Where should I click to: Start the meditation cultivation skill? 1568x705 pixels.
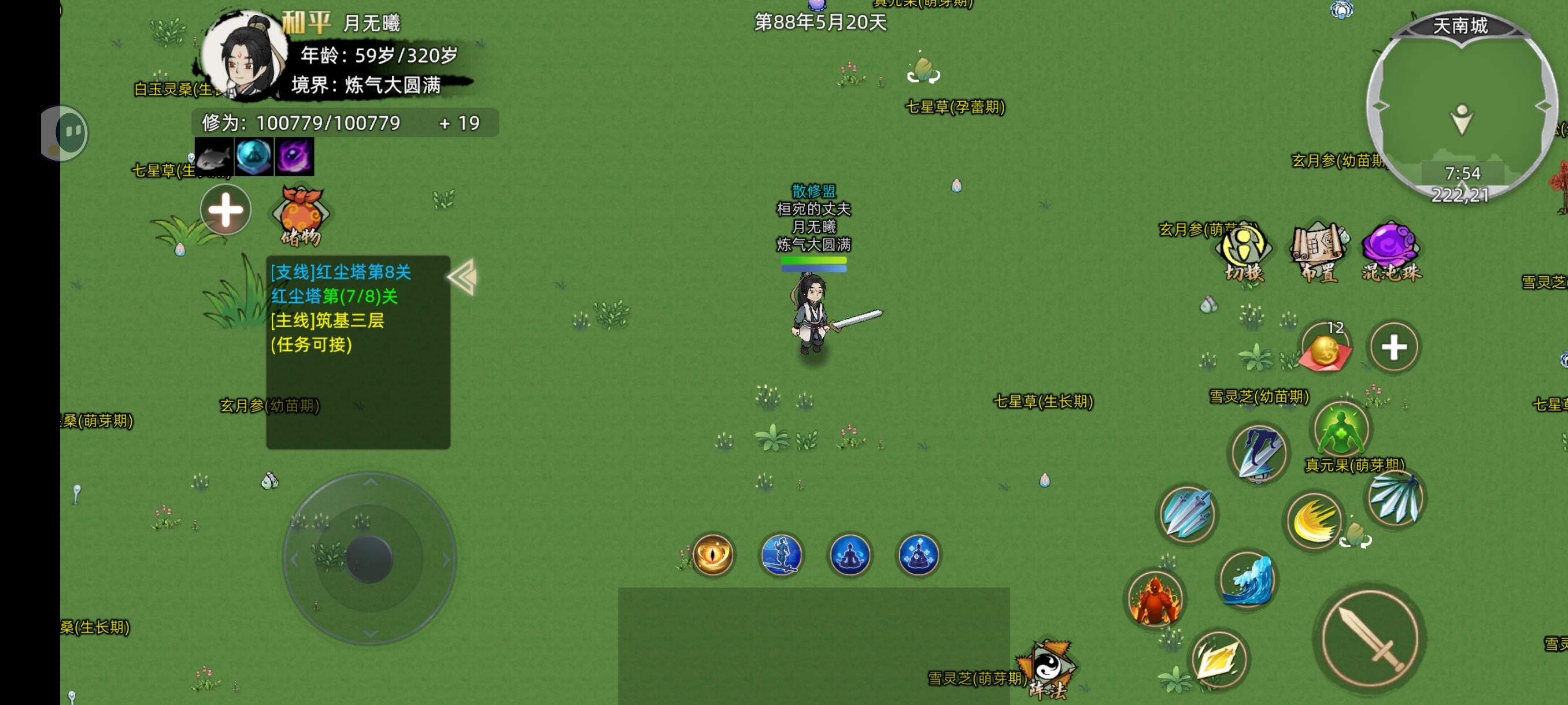pos(850,554)
